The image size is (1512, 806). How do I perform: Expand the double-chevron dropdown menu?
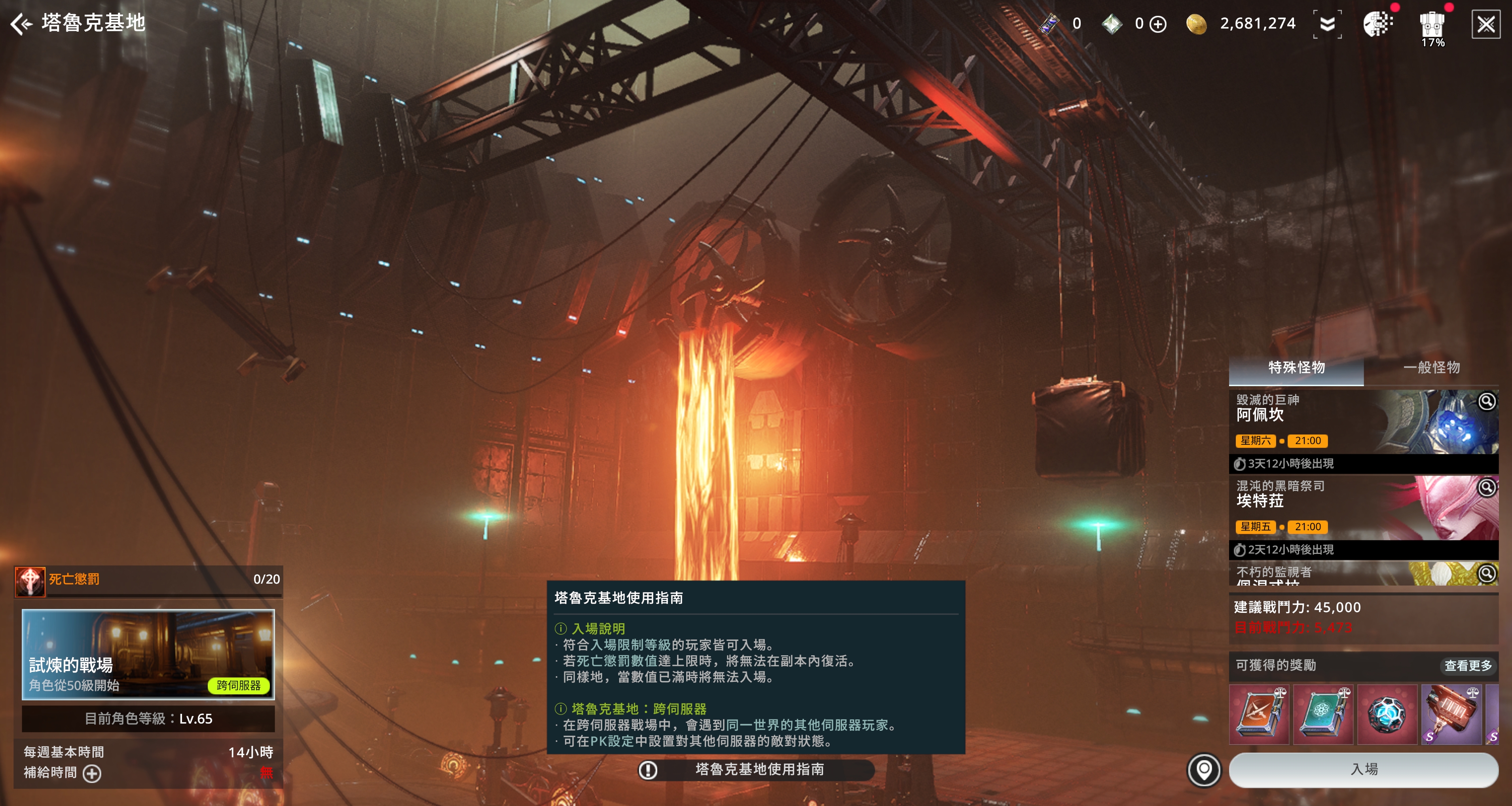coord(1327,24)
